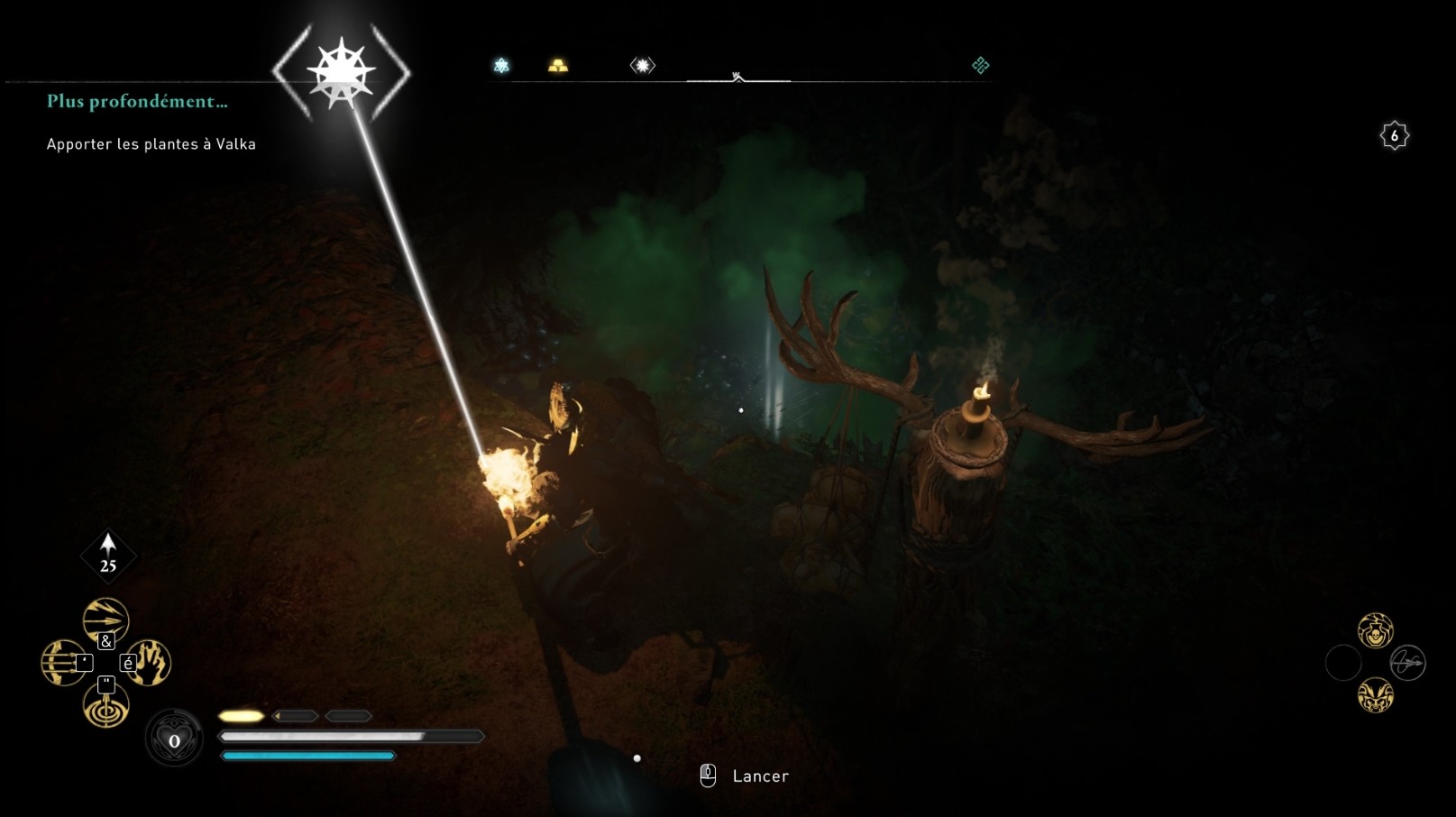This screenshot has width=1456, height=817.
Task: Click the white quest marker on compass bar
Action: (x=642, y=66)
